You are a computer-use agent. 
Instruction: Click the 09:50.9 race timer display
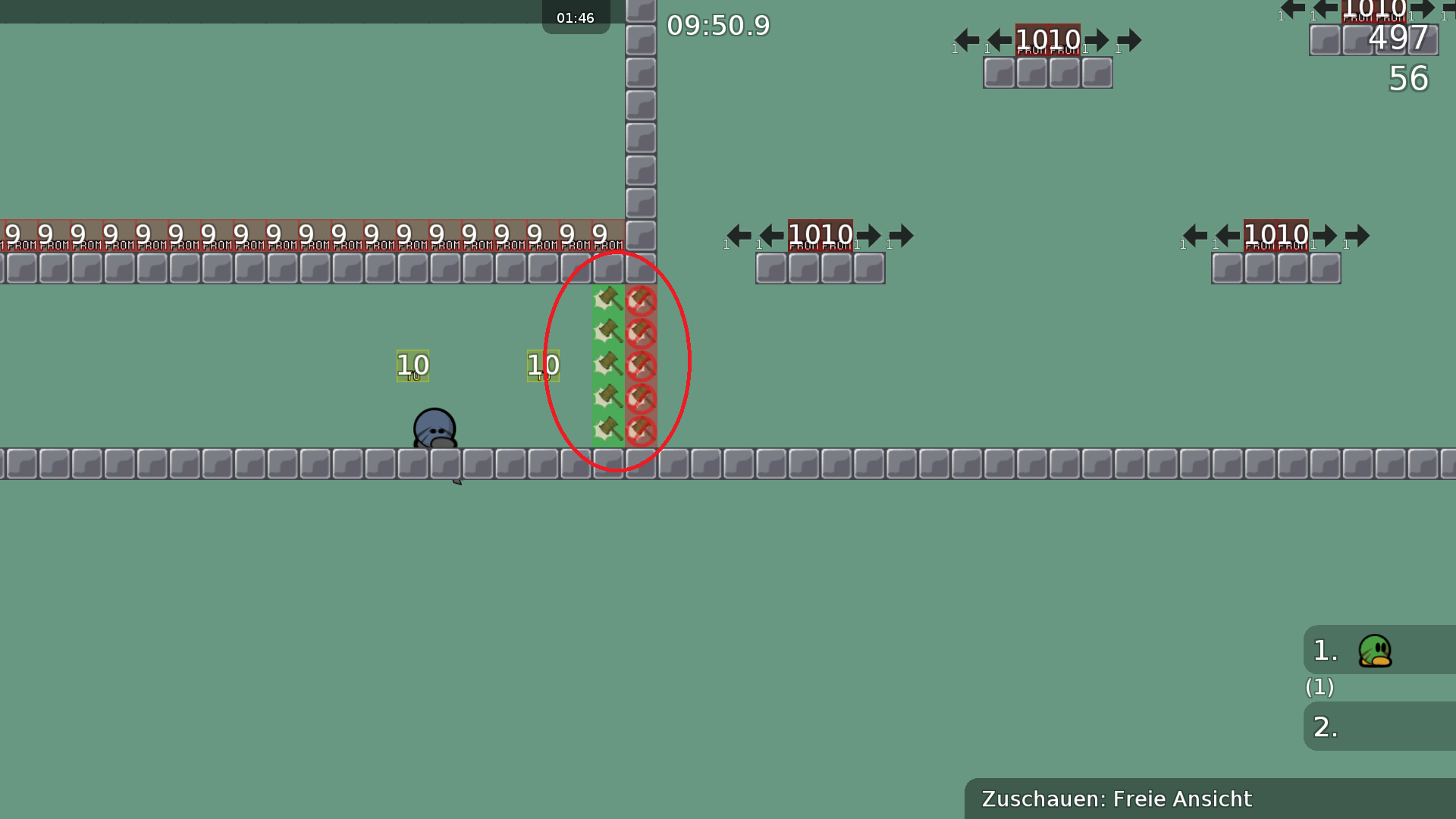[717, 25]
